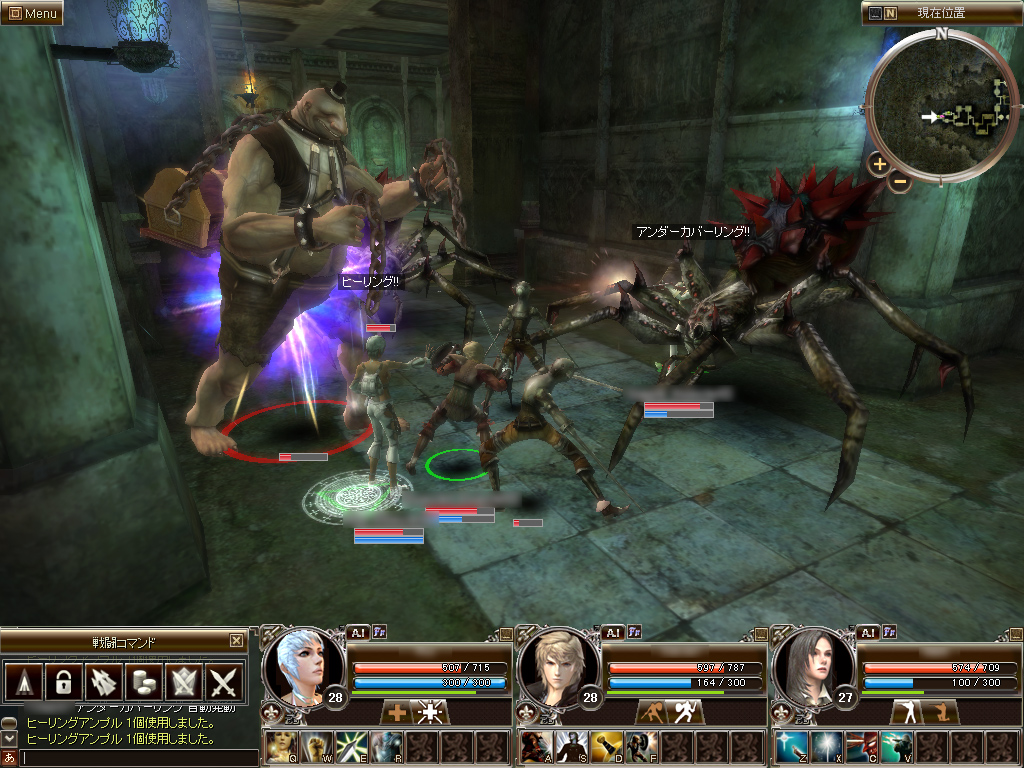Screen dimensions: 1024x768
Task: Open the Menu button
Action: 32,13
